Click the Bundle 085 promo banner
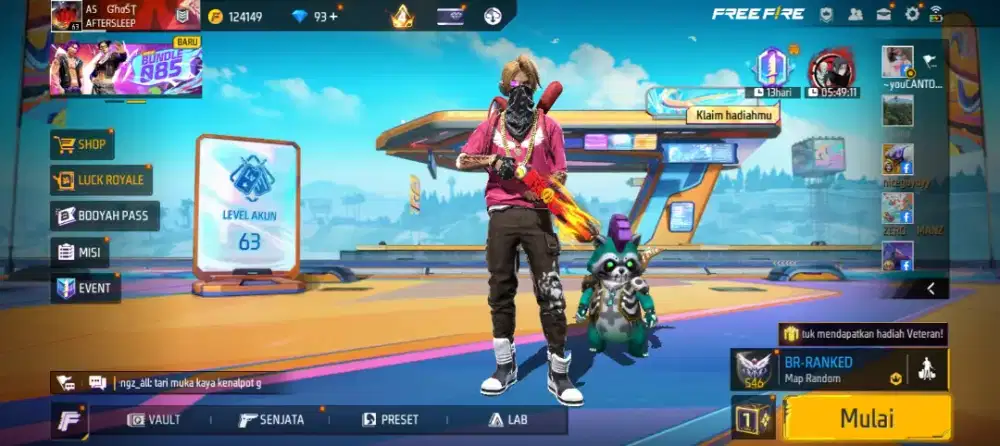The width and height of the screenshot is (1000, 446). [126, 68]
